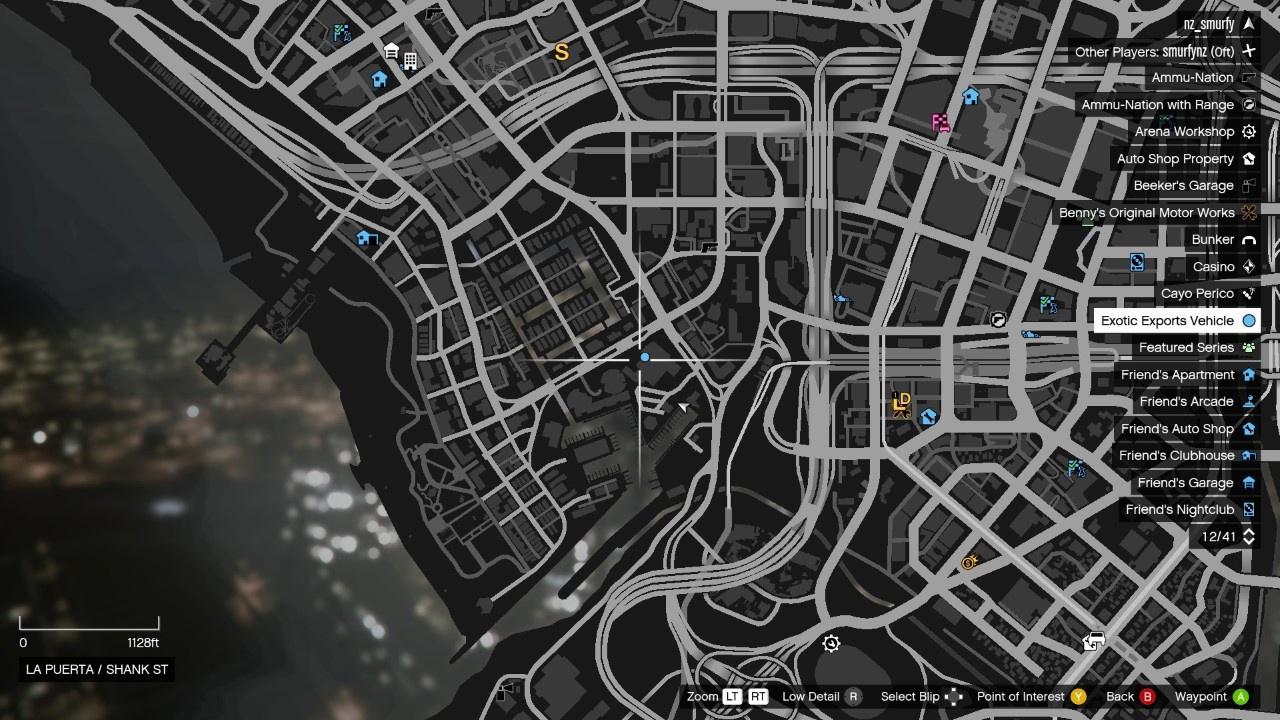
Task: Select Featured Series legend entry
Action: coord(1186,348)
